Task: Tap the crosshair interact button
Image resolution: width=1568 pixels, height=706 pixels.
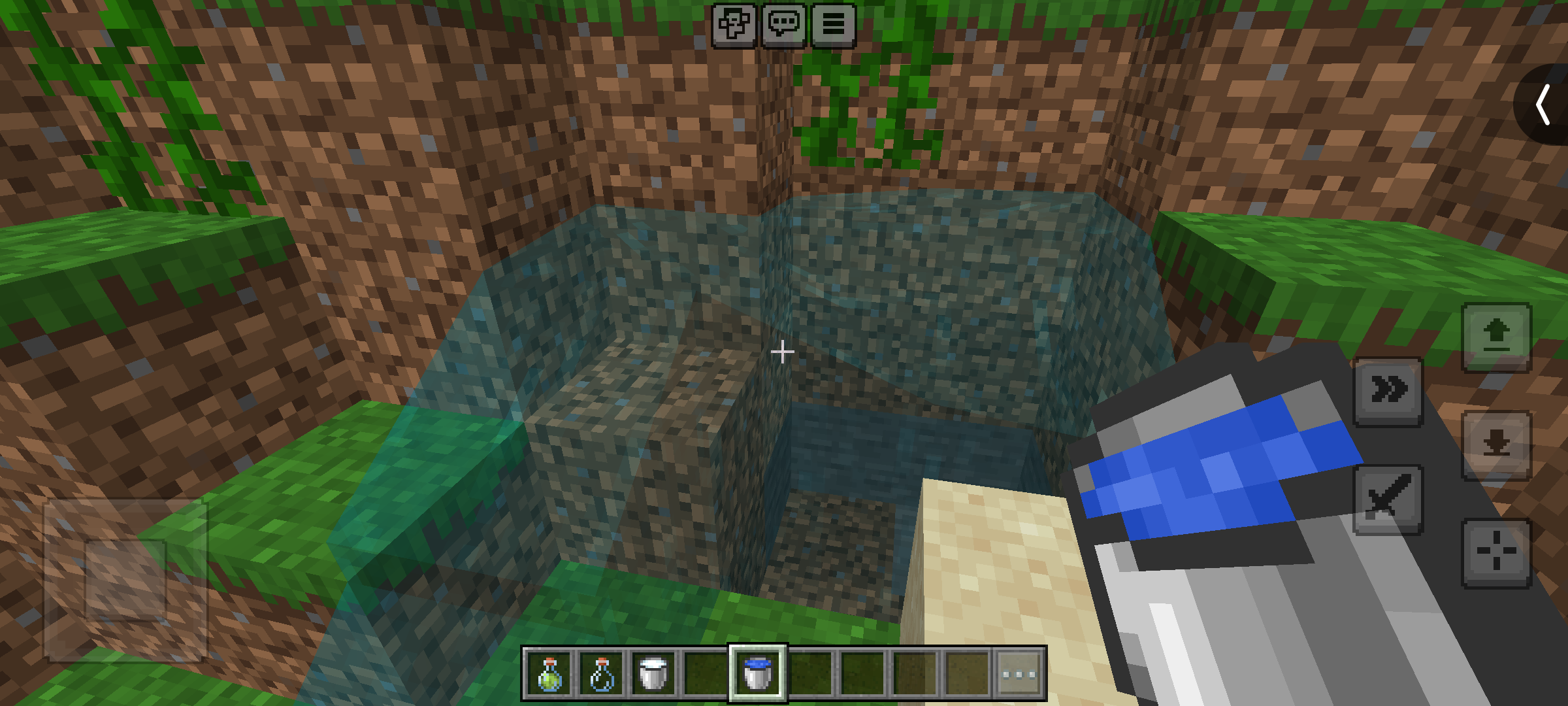Action: click(x=1496, y=553)
